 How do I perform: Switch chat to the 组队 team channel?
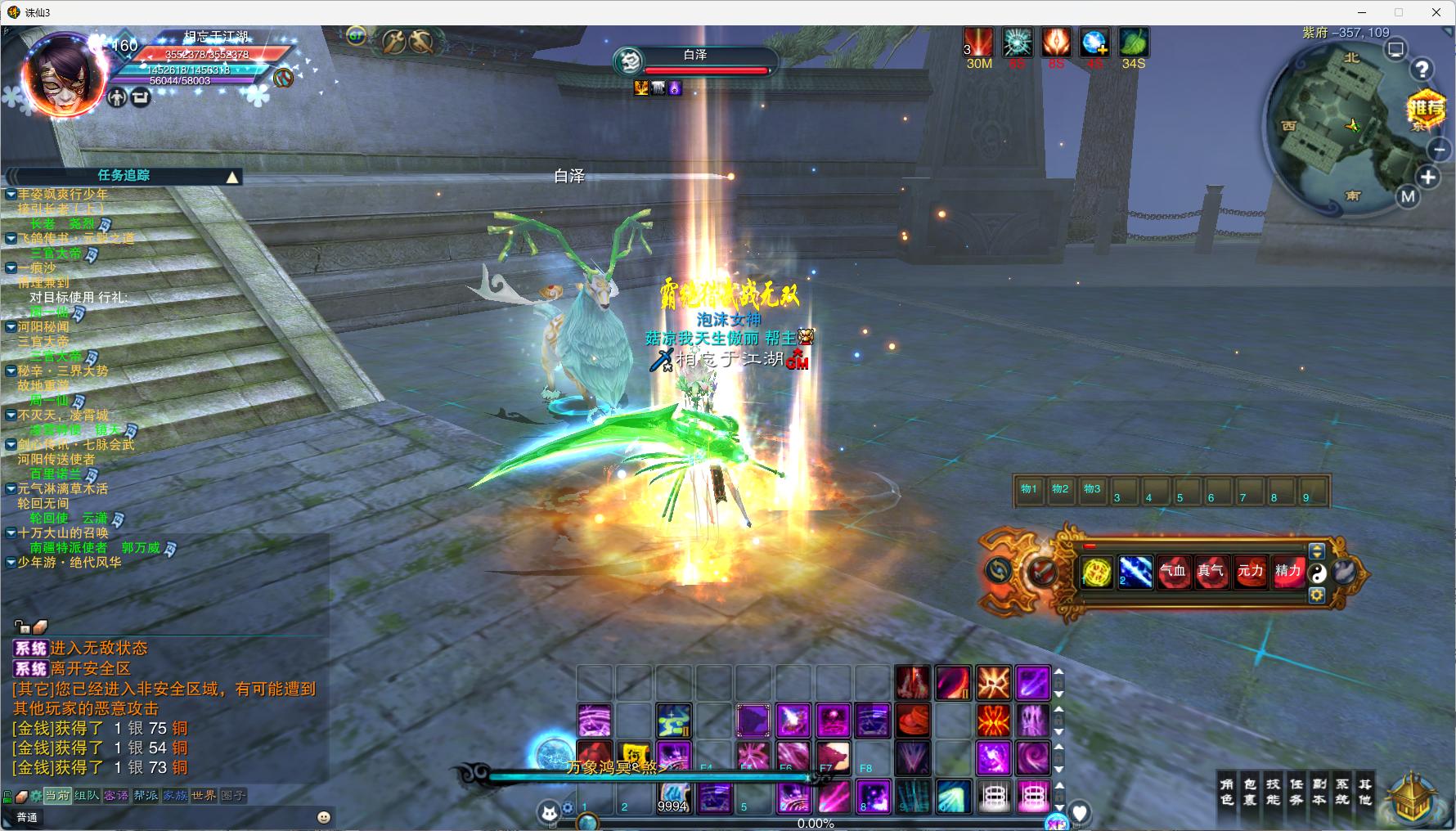tap(87, 795)
